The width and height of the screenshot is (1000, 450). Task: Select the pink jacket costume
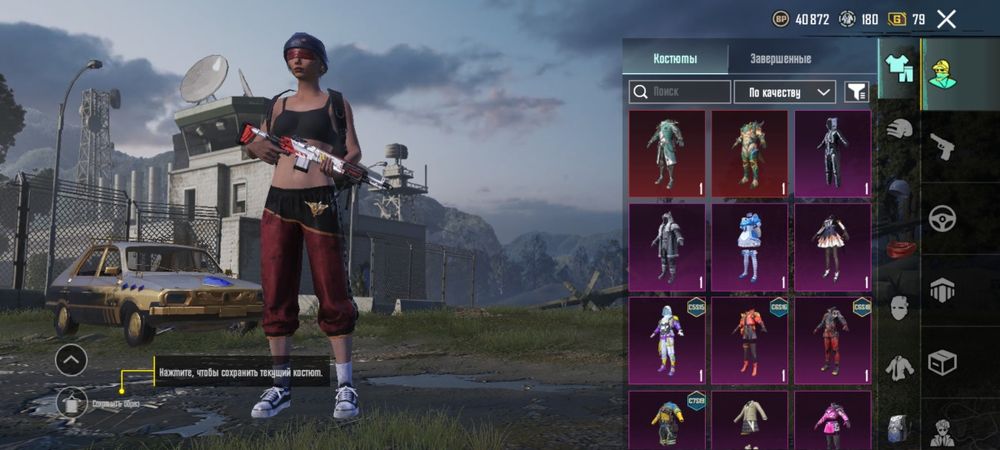point(831,420)
